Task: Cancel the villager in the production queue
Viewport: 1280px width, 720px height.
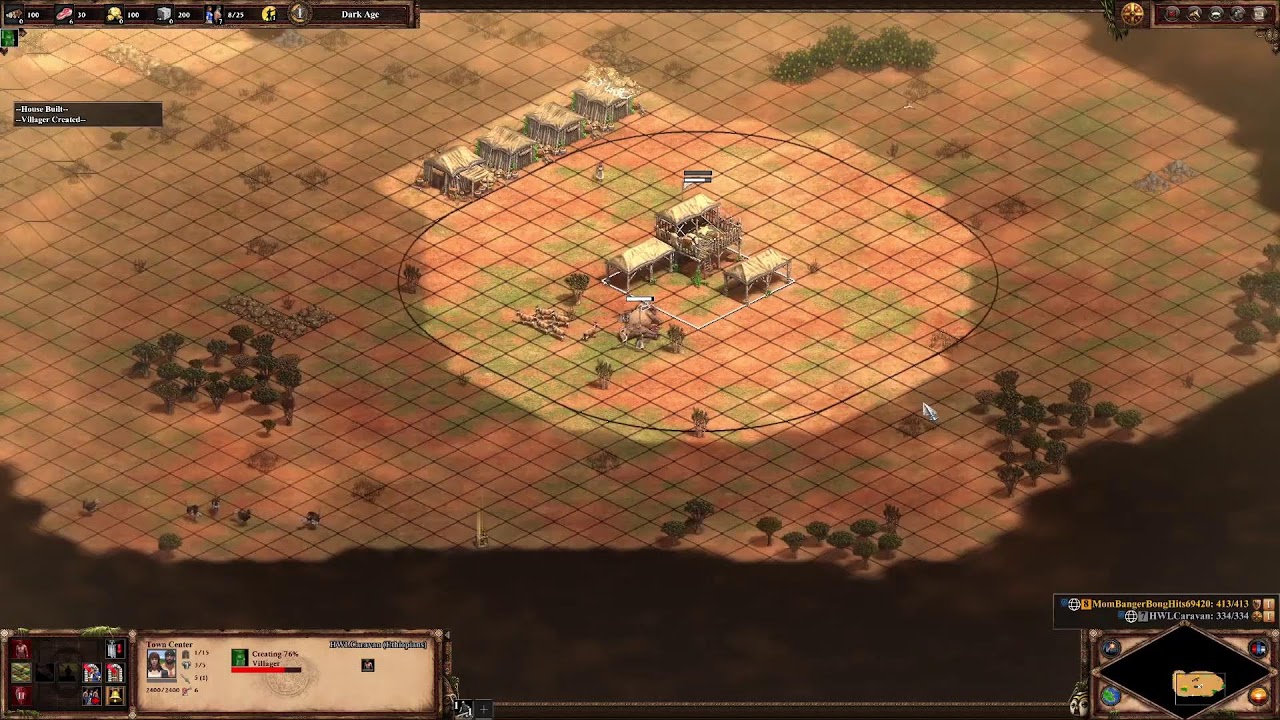Action: coord(239,657)
